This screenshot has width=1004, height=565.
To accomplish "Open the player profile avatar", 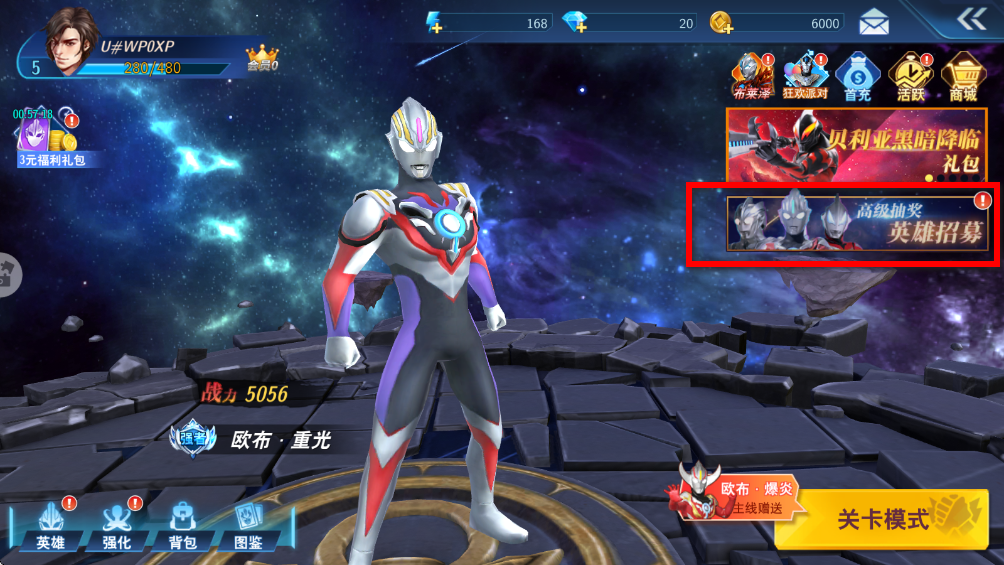I will click(72, 41).
